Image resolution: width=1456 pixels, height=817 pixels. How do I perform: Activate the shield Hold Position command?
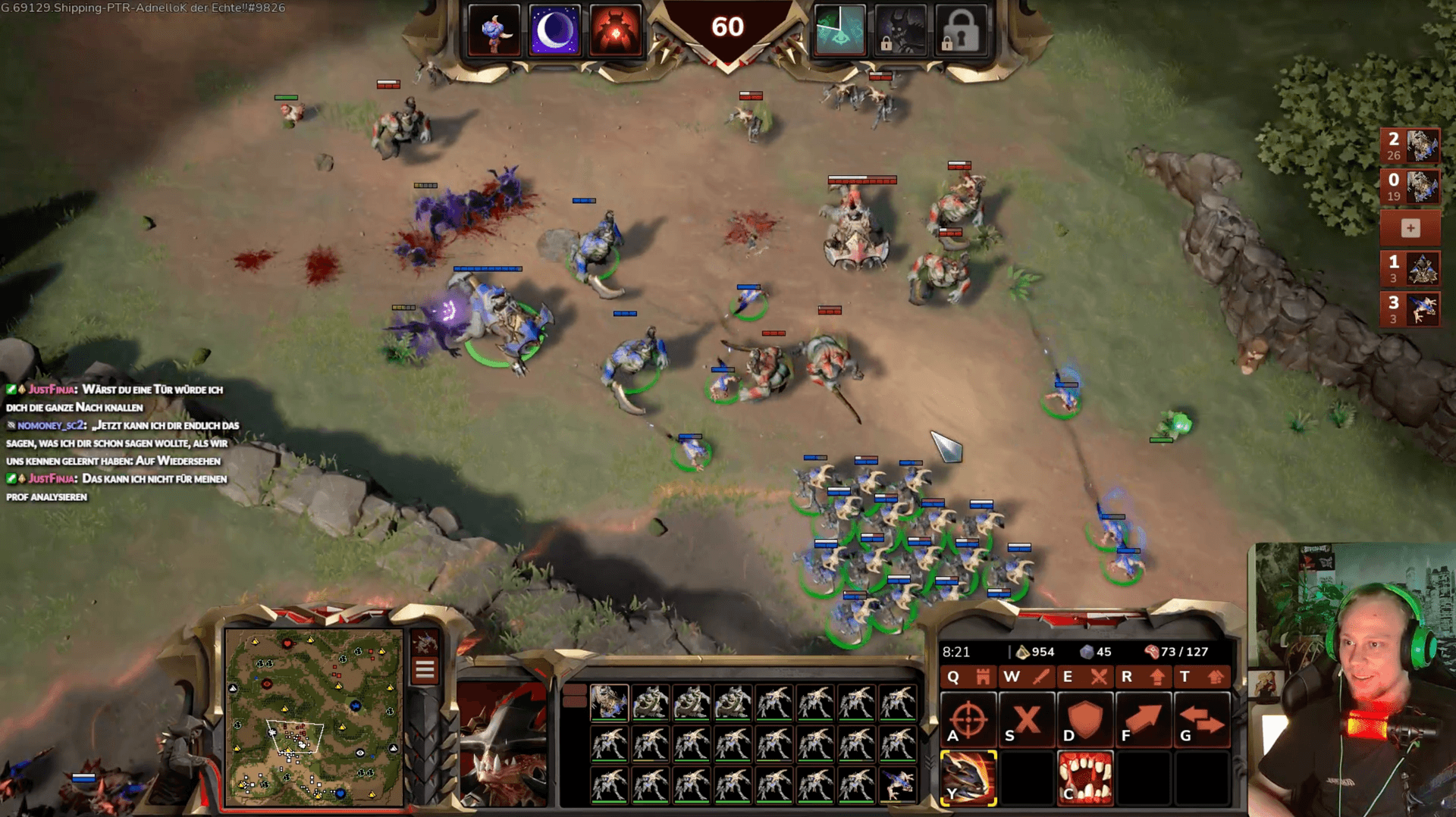[x=1085, y=720]
